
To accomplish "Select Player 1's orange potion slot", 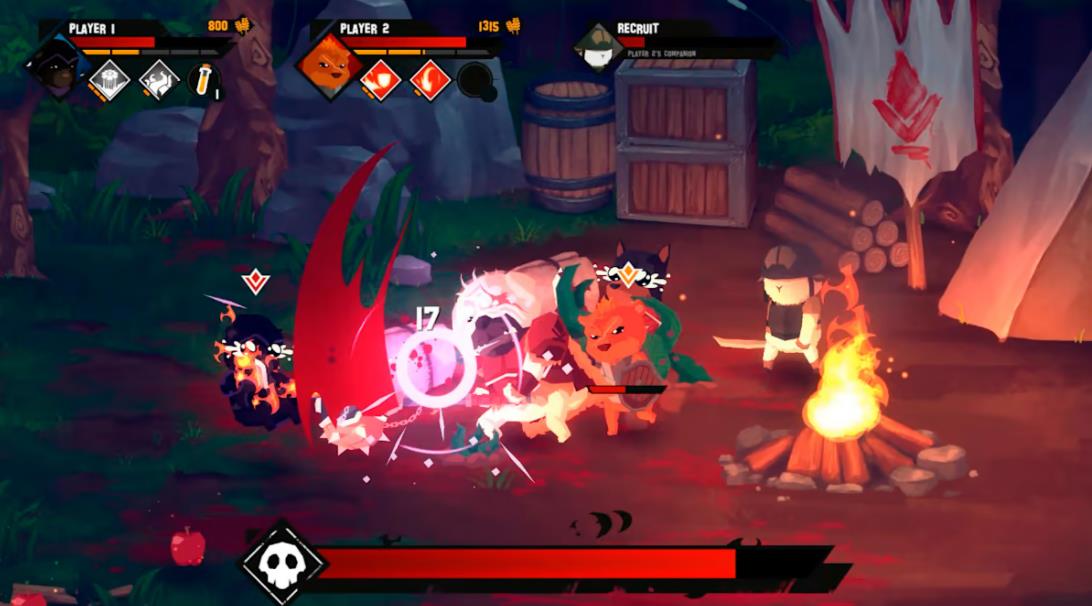I will point(203,79).
